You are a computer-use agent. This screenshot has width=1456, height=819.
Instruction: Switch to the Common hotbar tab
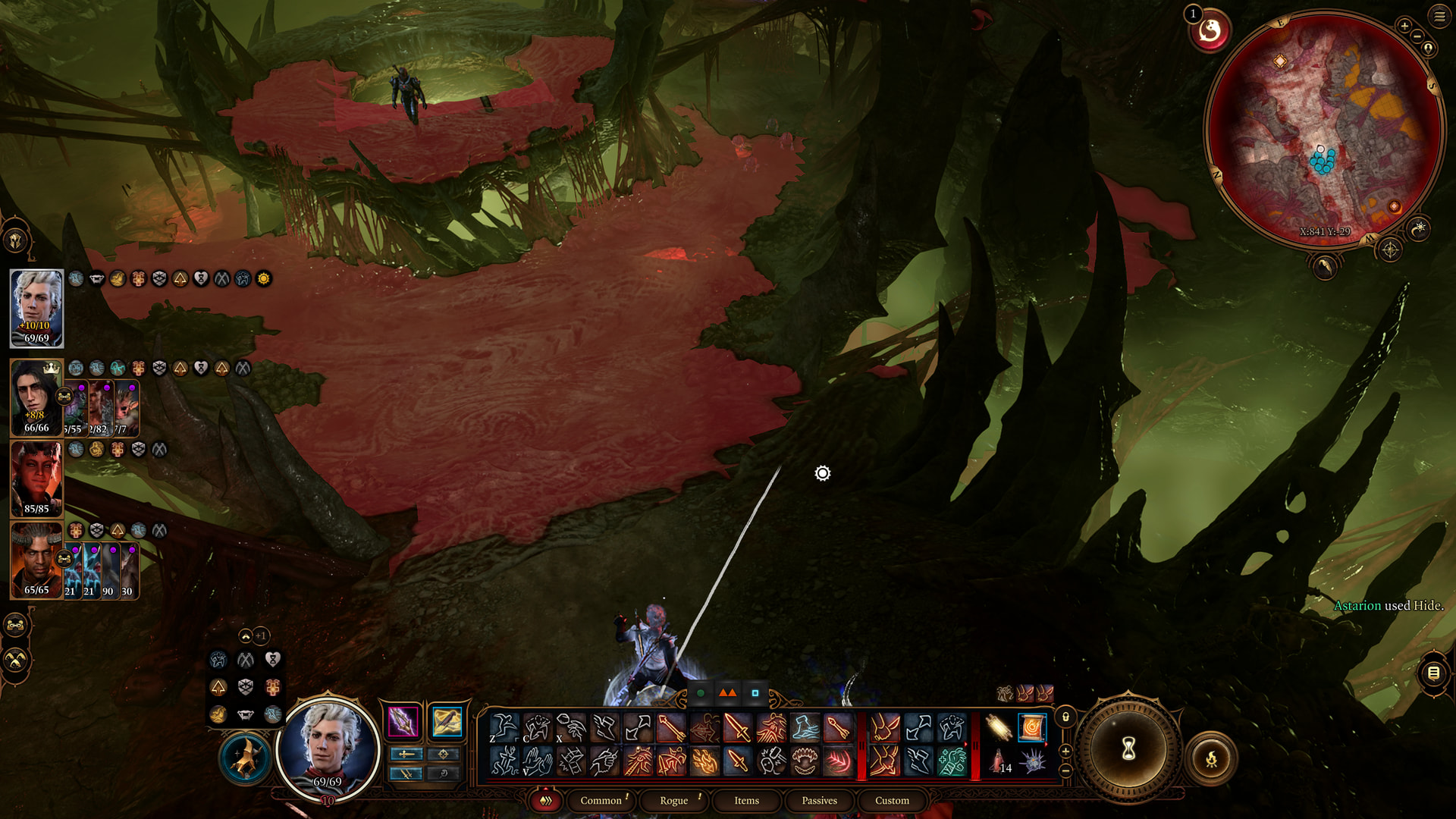pyautogui.click(x=601, y=800)
